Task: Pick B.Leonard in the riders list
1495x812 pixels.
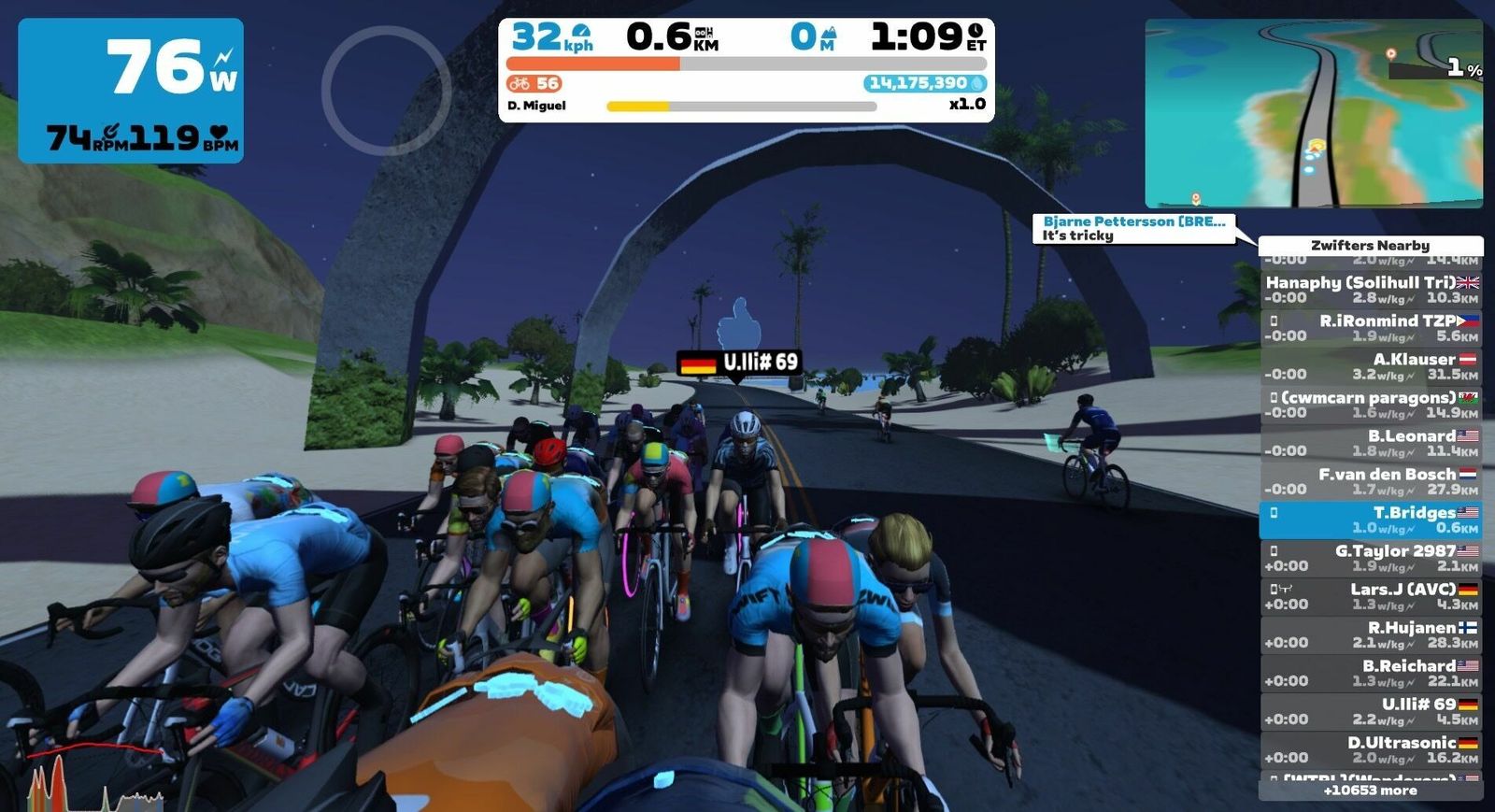Action: pos(1371,443)
